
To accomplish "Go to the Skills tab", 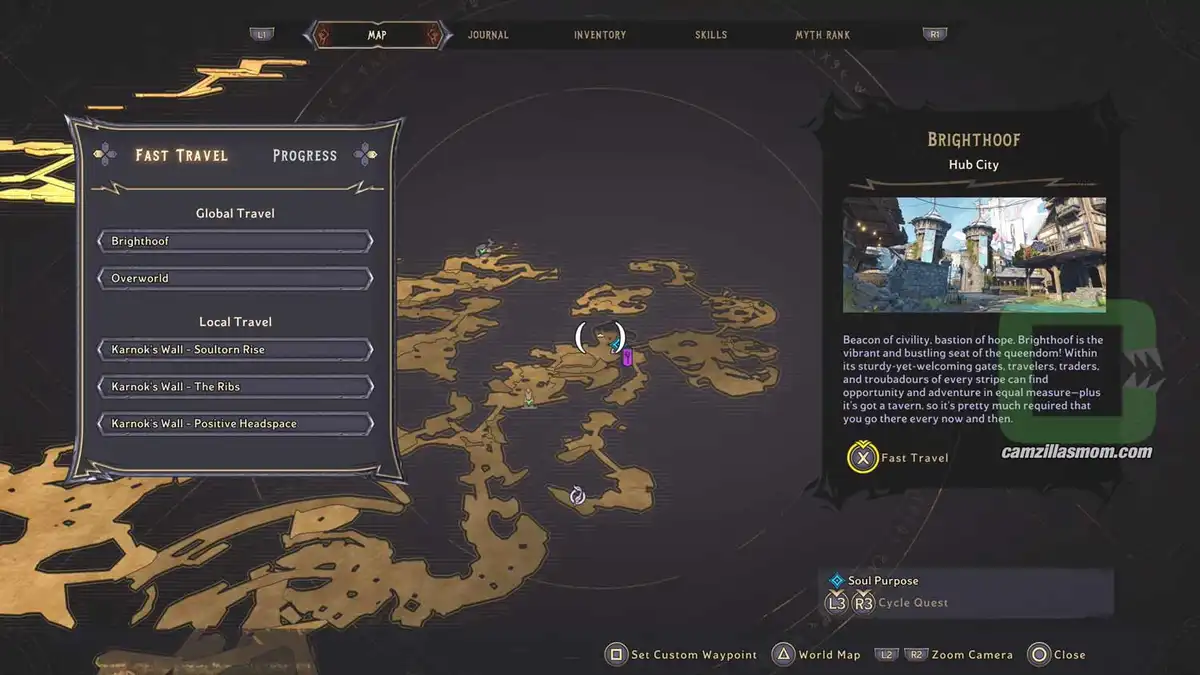I will (x=711, y=35).
